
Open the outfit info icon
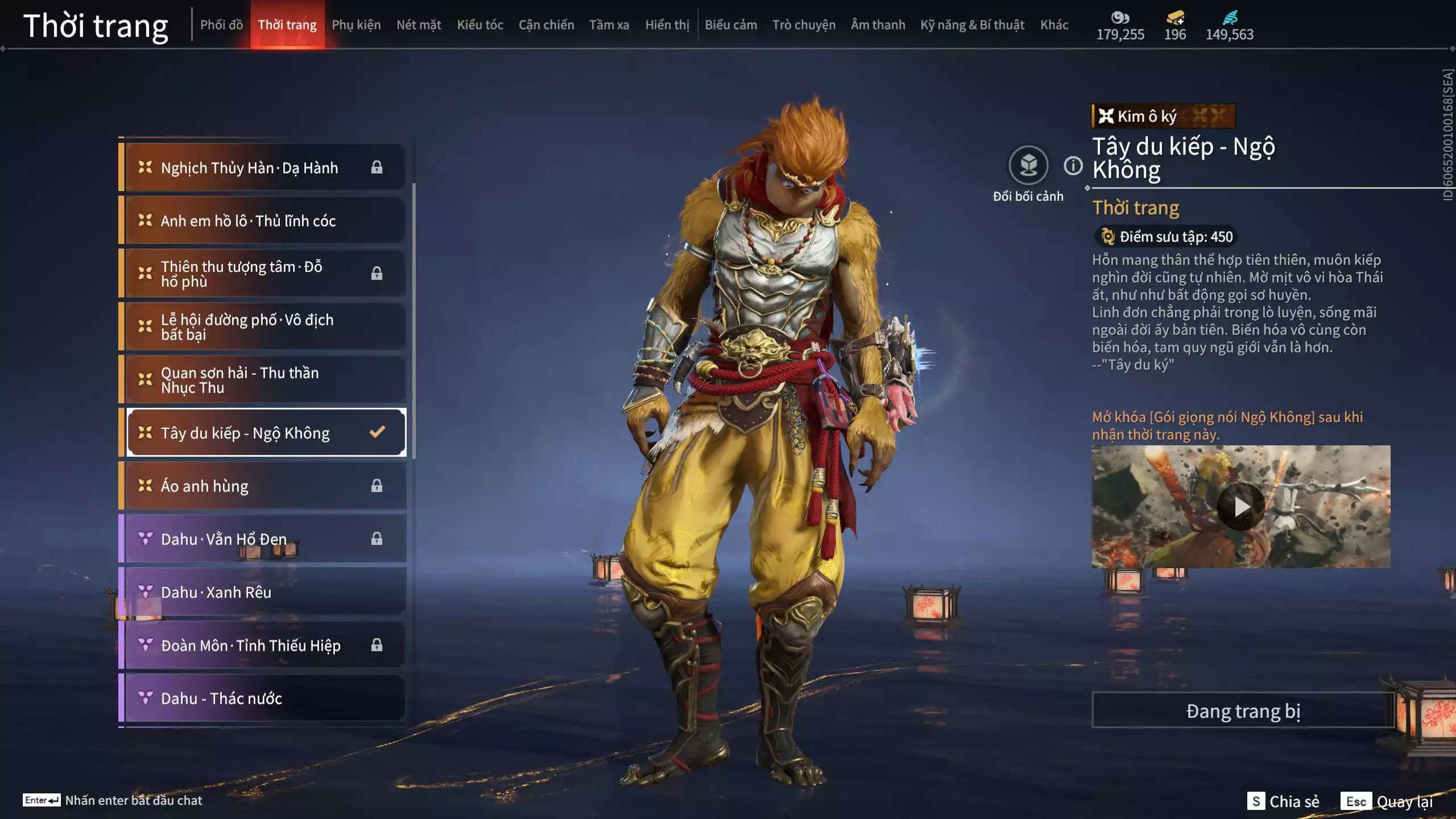coord(1073,166)
